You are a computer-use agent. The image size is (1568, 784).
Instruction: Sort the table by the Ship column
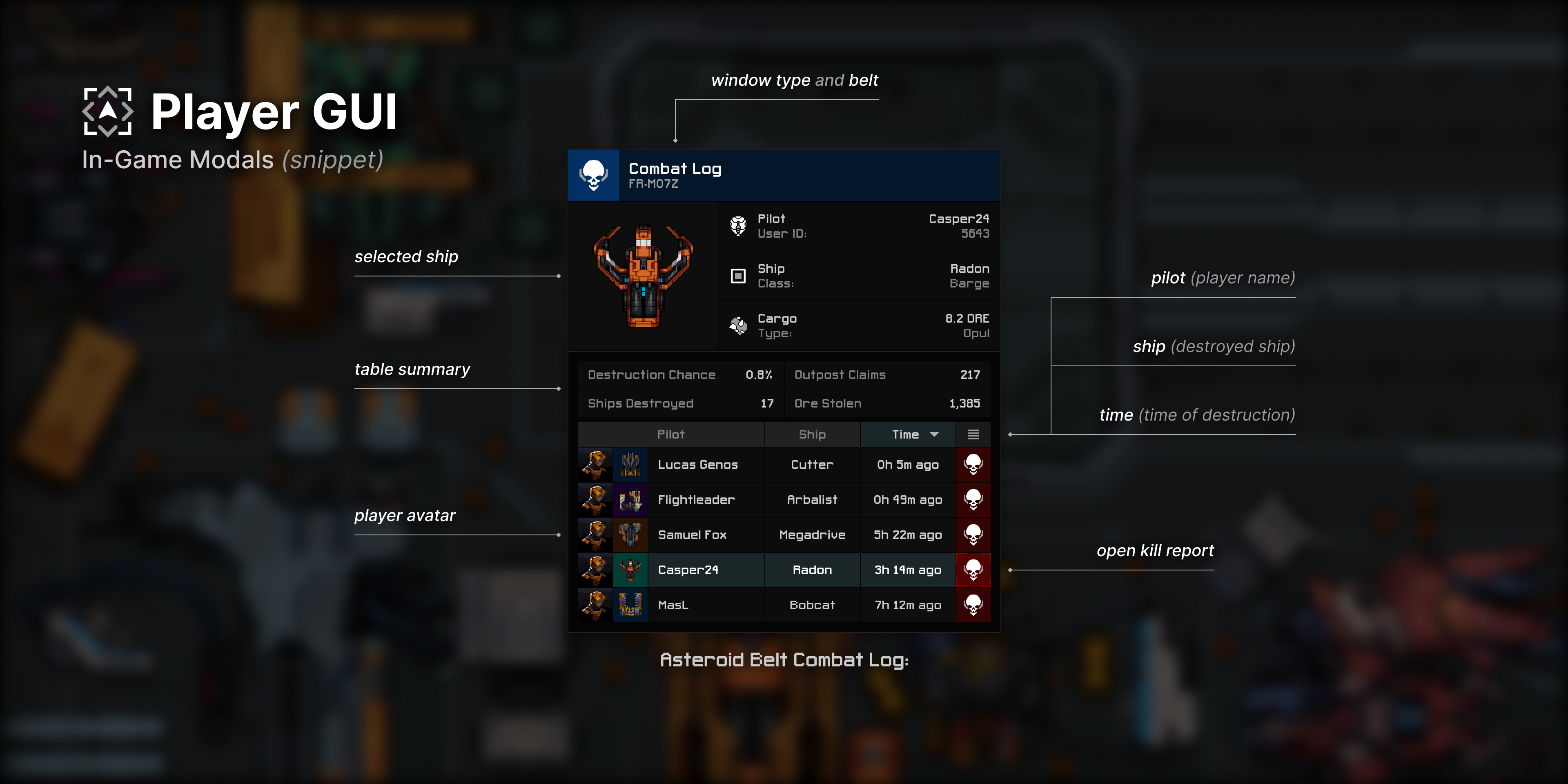[x=812, y=434]
